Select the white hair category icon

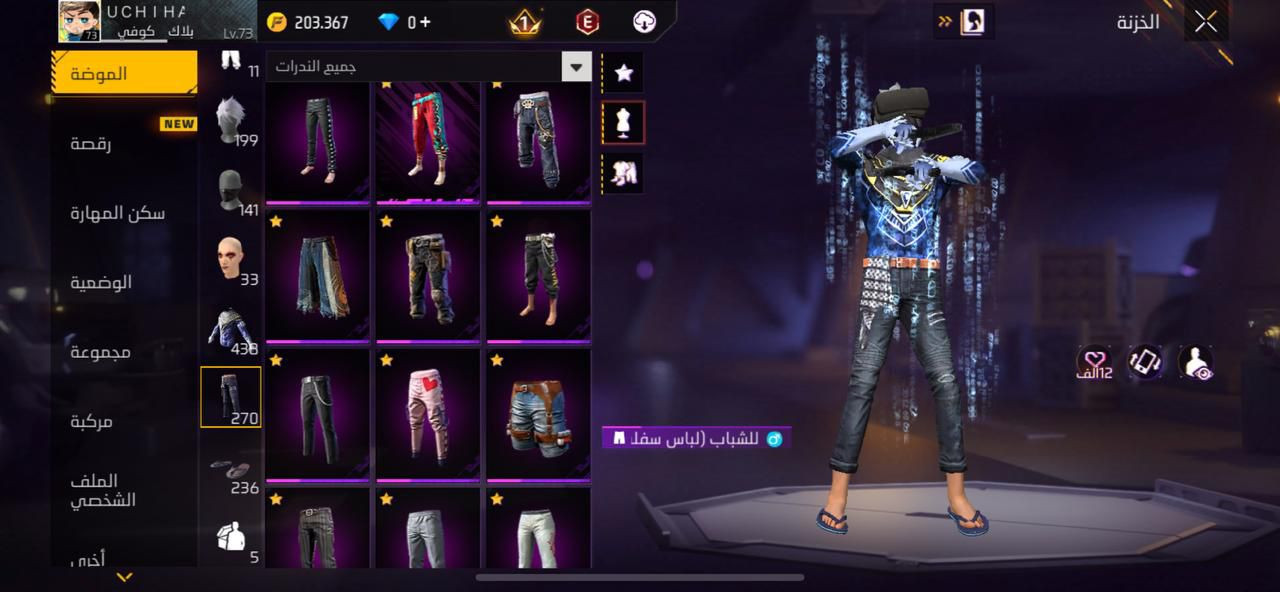tap(231, 121)
